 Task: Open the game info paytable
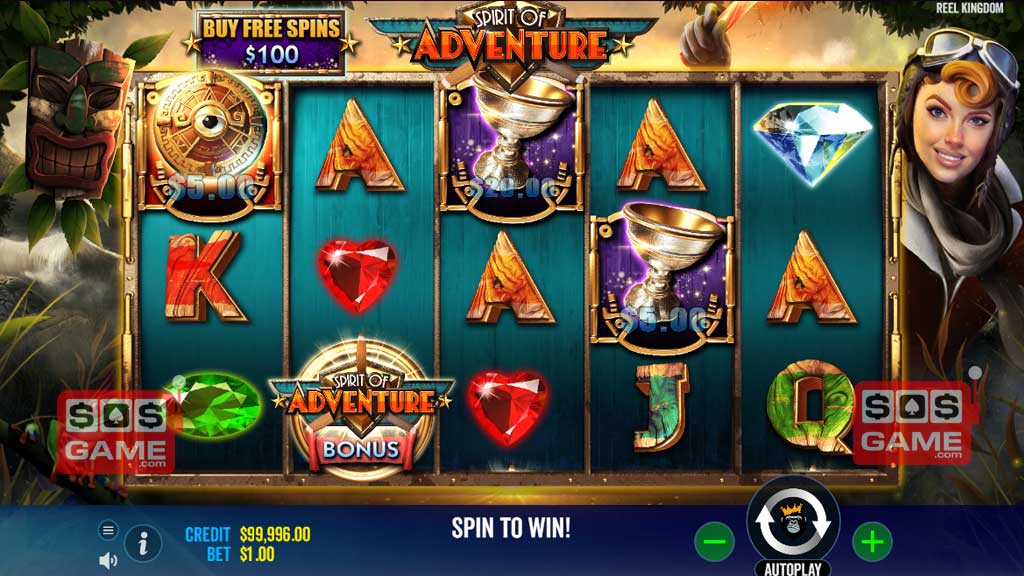point(143,543)
